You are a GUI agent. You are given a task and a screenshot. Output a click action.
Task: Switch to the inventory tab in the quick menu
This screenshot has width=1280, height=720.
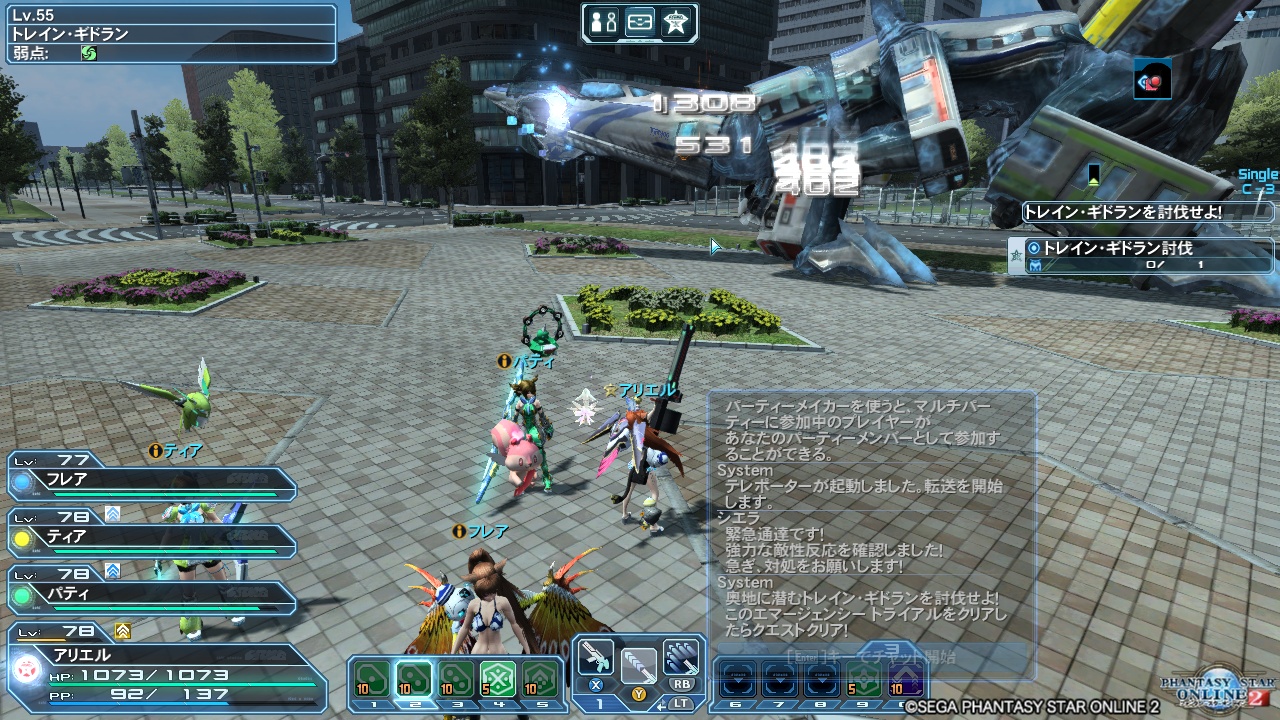pos(641,24)
